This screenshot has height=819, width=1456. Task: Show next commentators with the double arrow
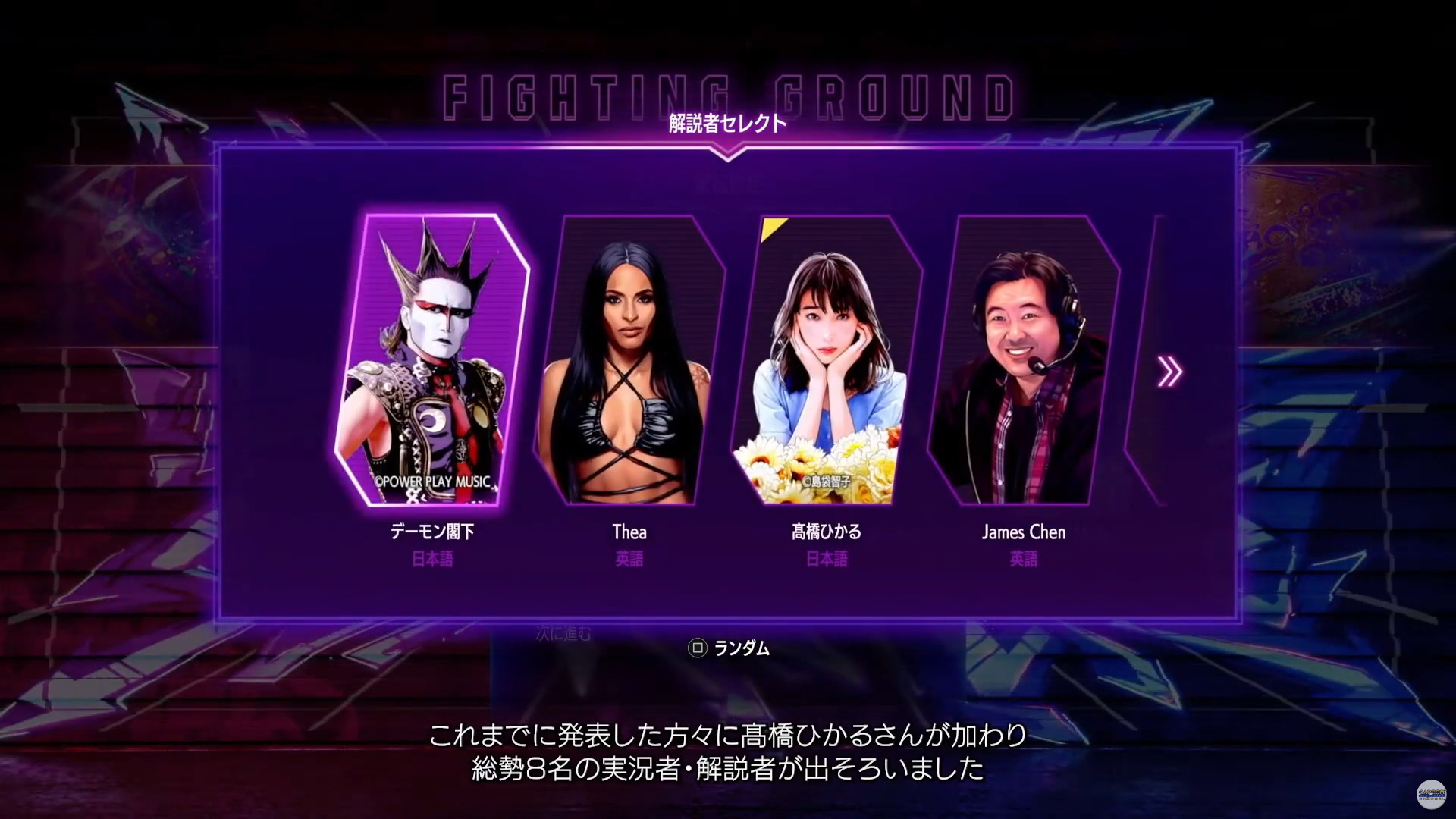[1169, 372]
